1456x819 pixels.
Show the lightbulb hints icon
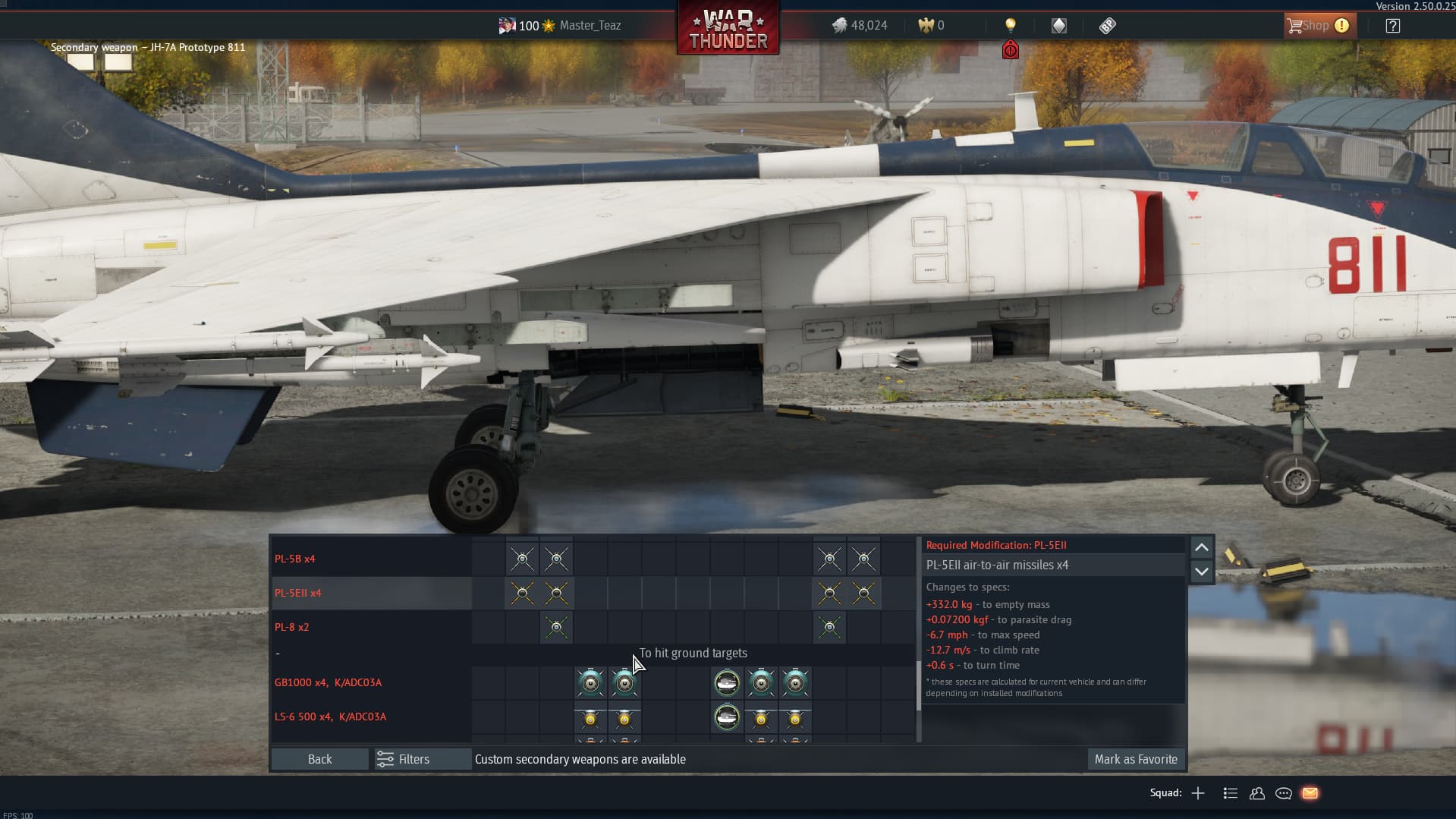pos(1010,25)
